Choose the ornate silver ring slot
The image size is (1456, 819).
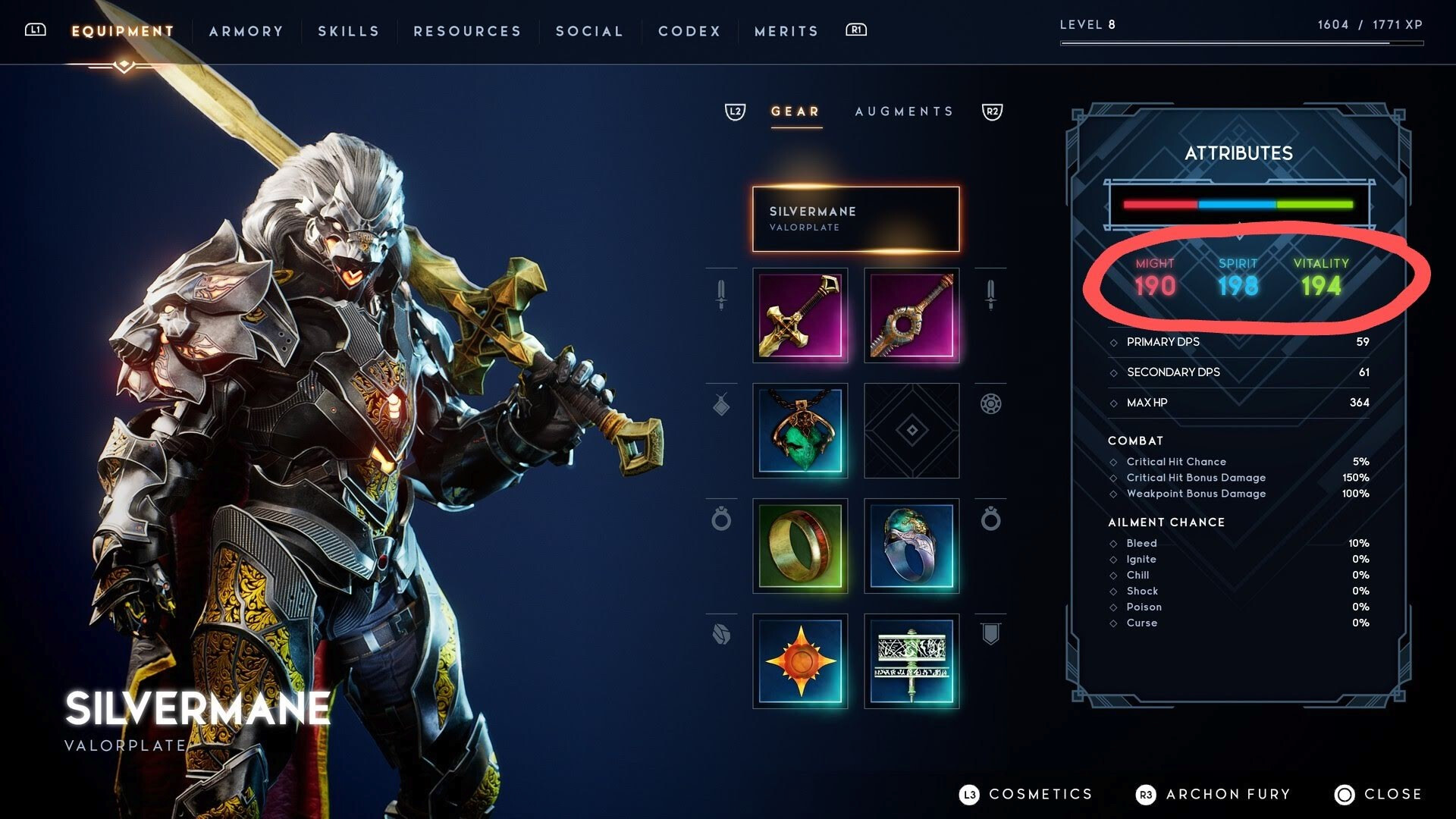pos(912,546)
